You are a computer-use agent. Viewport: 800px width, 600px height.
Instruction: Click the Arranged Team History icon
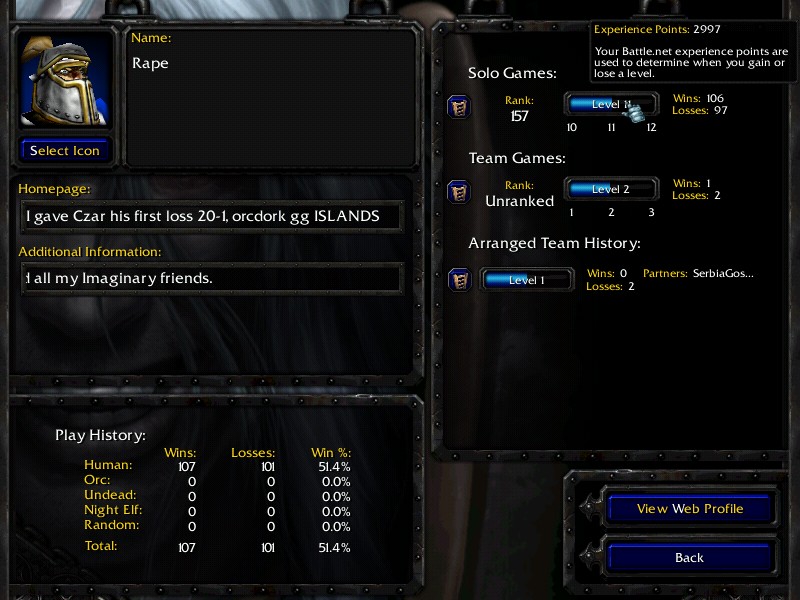click(458, 280)
